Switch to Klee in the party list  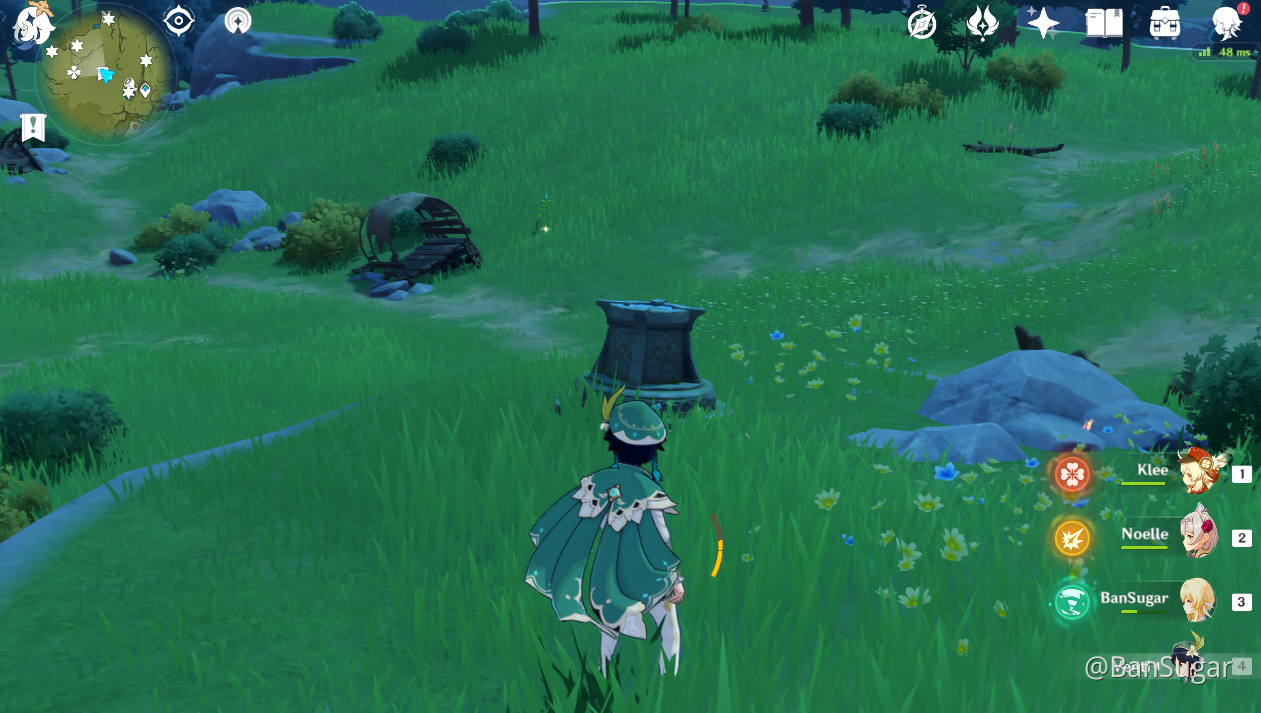1196,472
